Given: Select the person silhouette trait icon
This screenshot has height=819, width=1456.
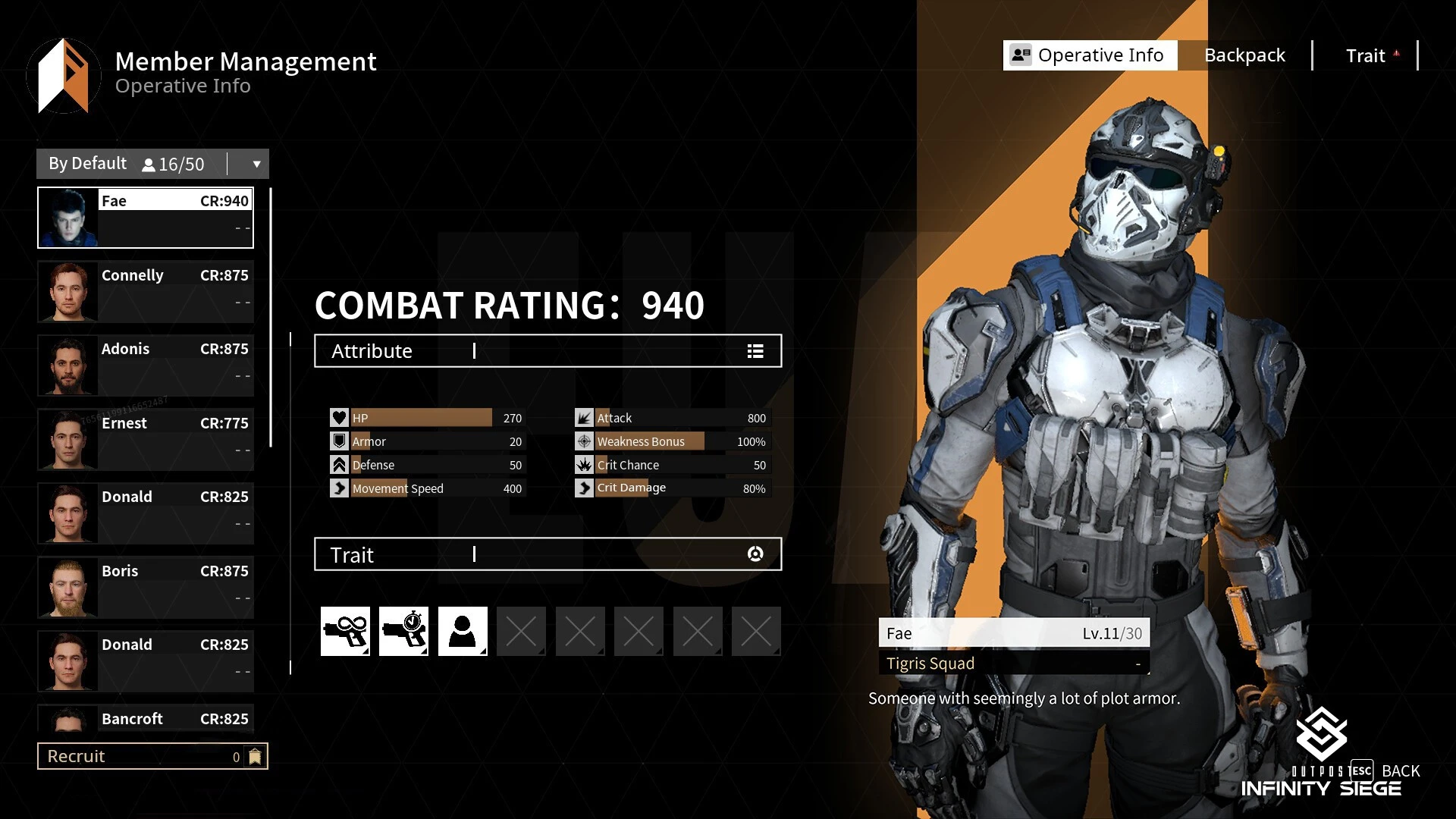Looking at the screenshot, I should coord(463,631).
